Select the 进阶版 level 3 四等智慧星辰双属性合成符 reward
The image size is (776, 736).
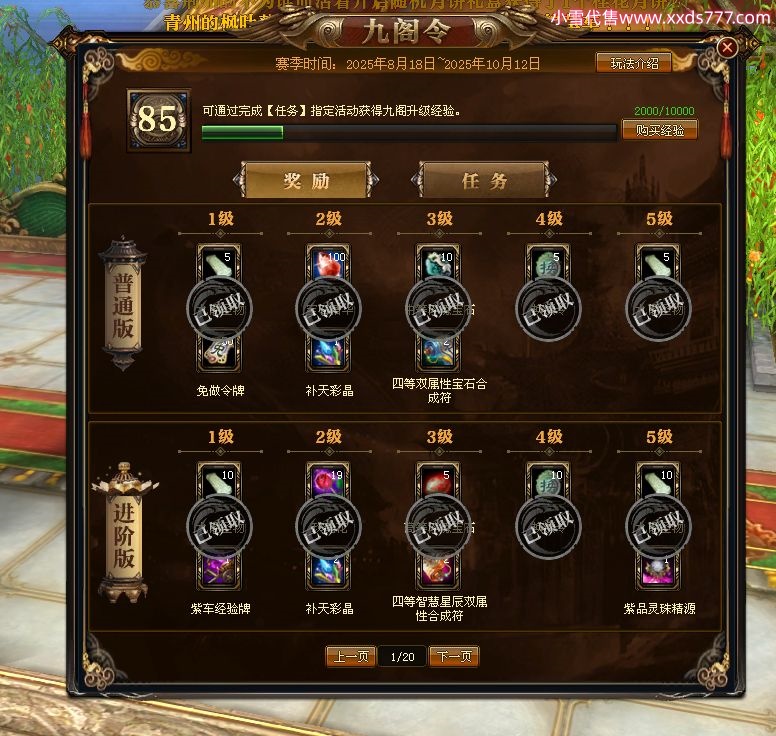point(438,526)
